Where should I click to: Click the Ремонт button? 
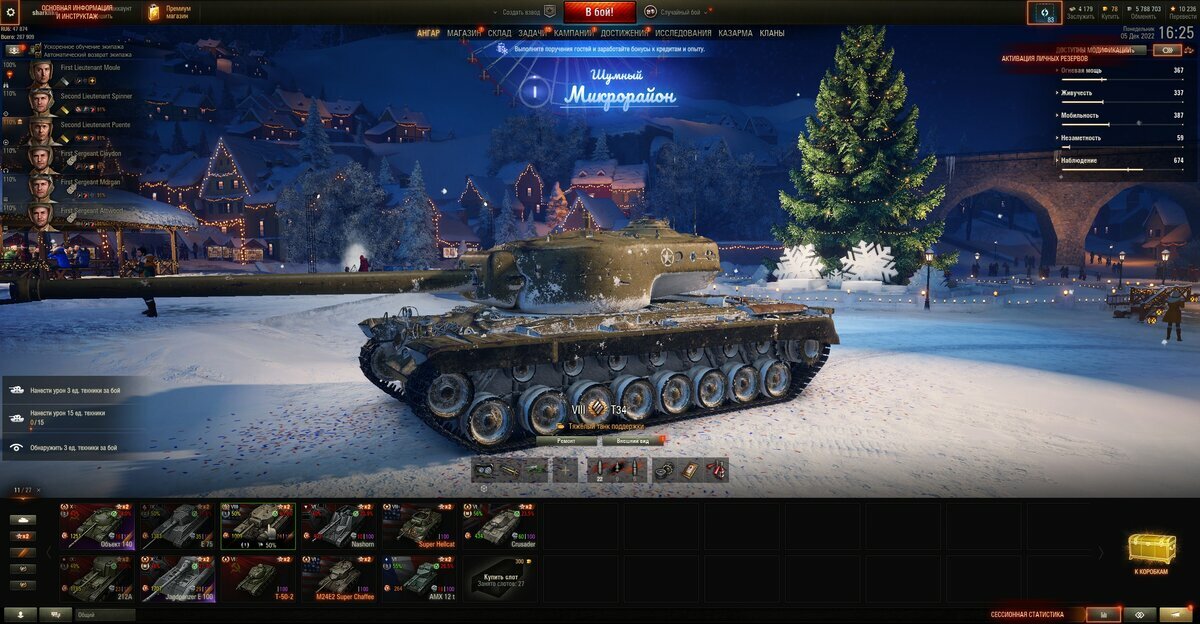point(564,440)
